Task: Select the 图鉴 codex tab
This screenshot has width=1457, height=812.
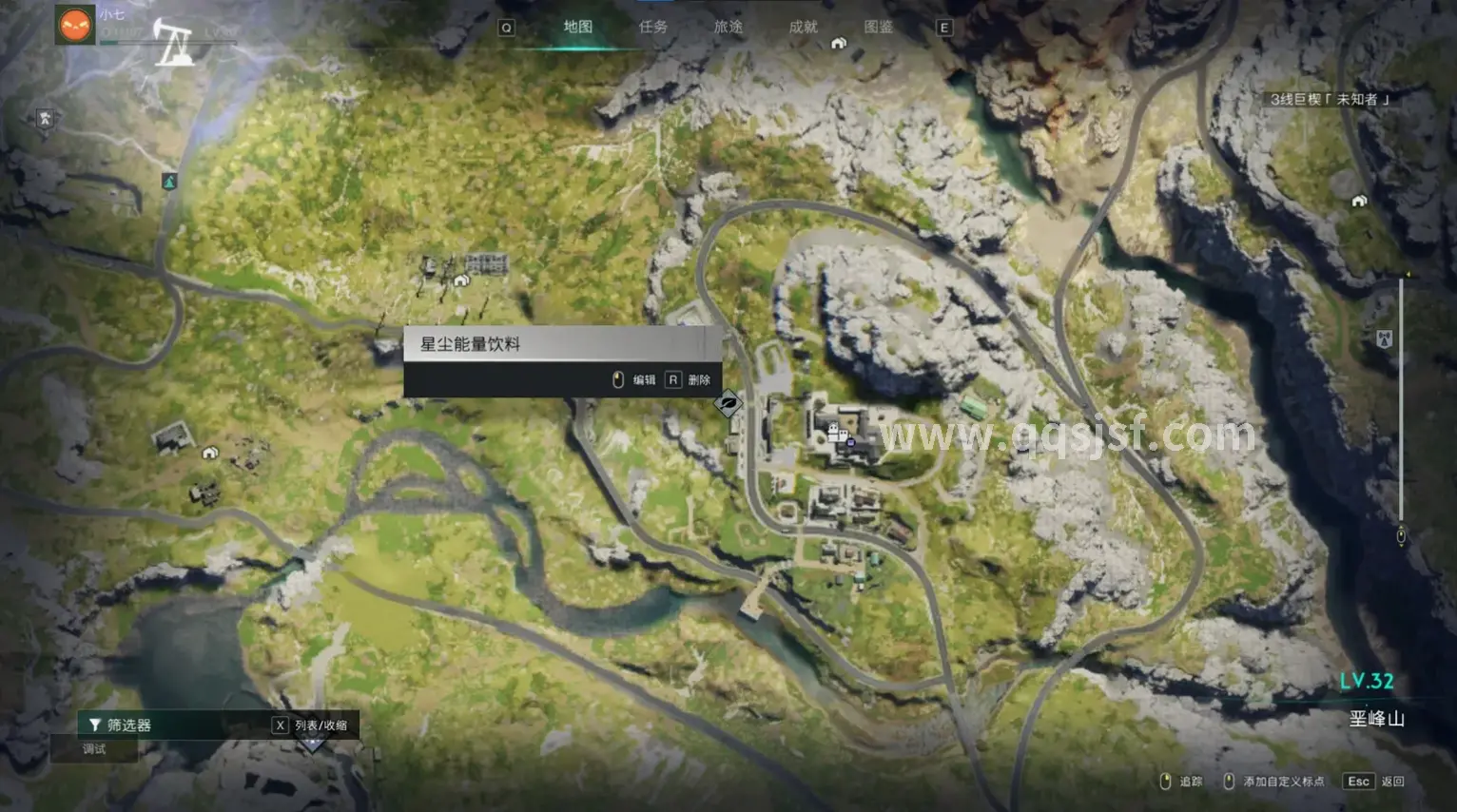Action: (878, 27)
